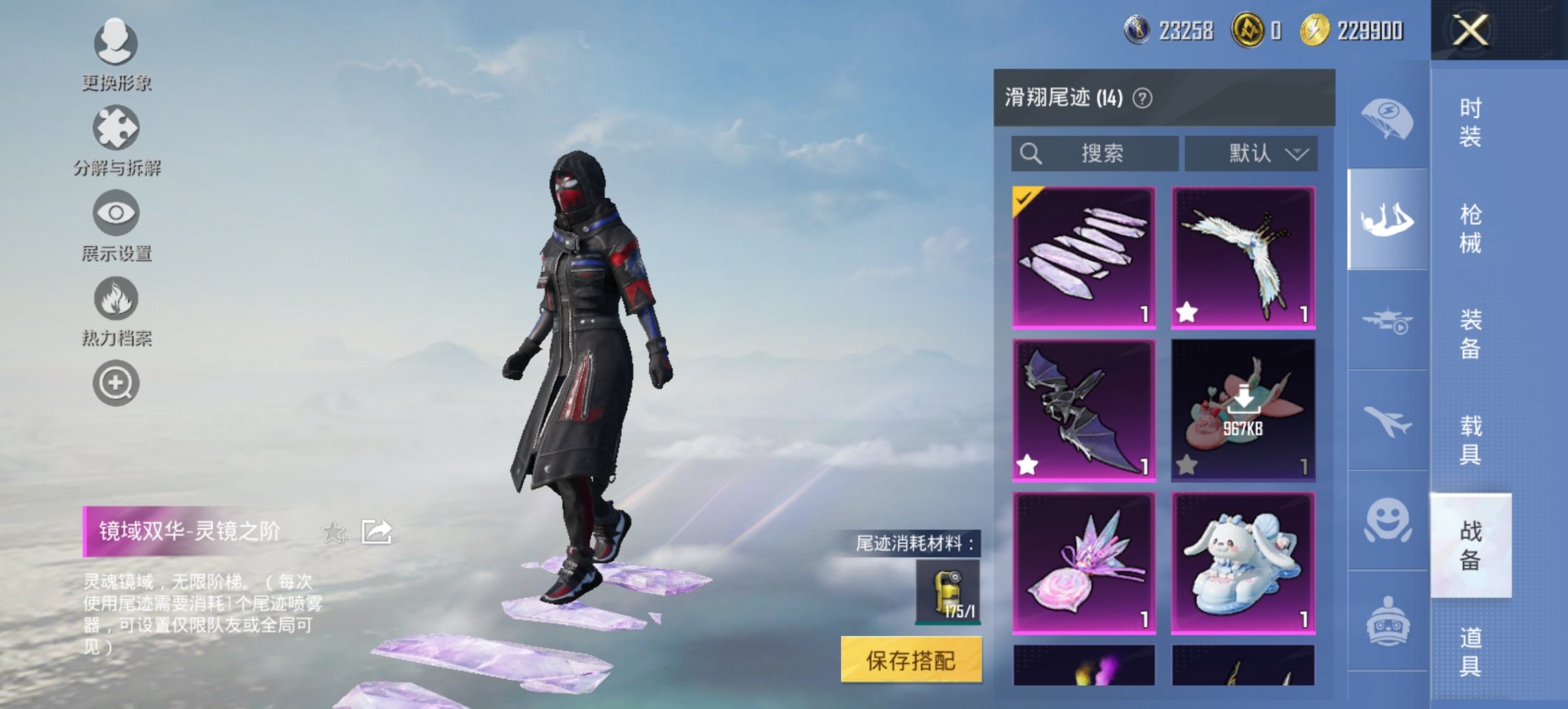Viewport: 1568px width, 709px height.
Task: Open the 展示设置 eye icon
Action: click(116, 213)
